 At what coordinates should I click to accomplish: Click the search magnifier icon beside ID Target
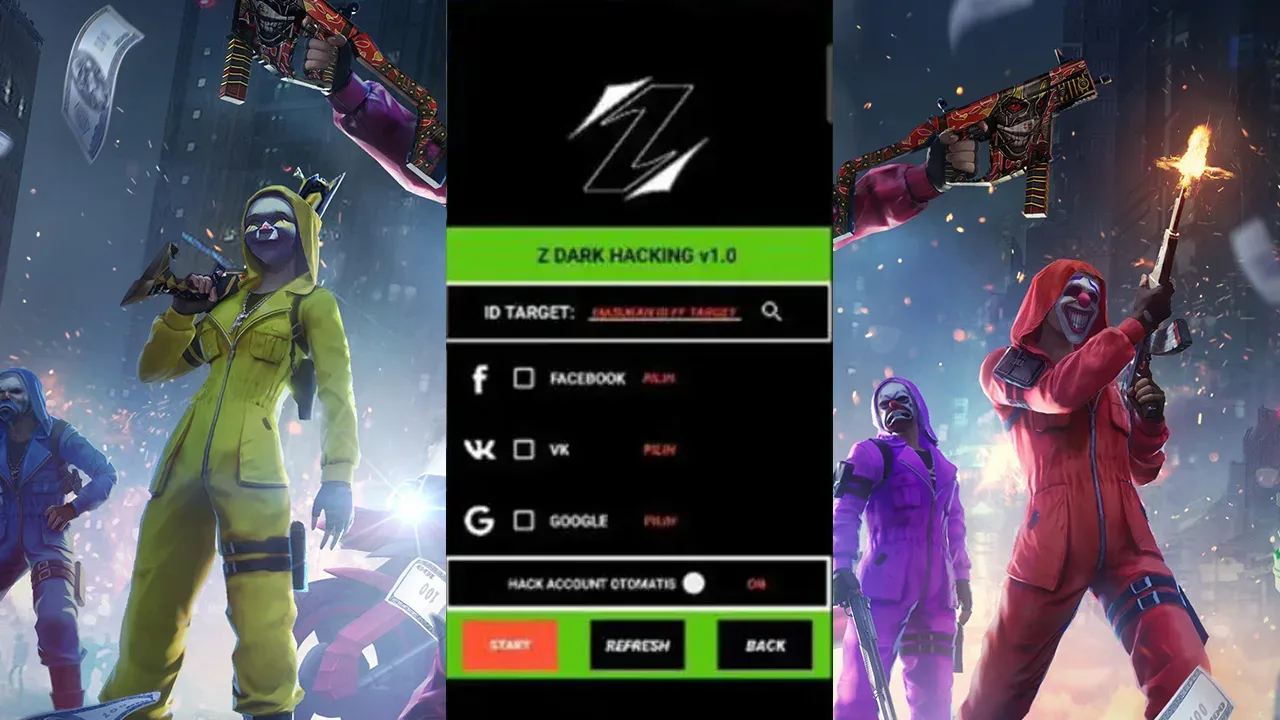(x=770, y=312)
